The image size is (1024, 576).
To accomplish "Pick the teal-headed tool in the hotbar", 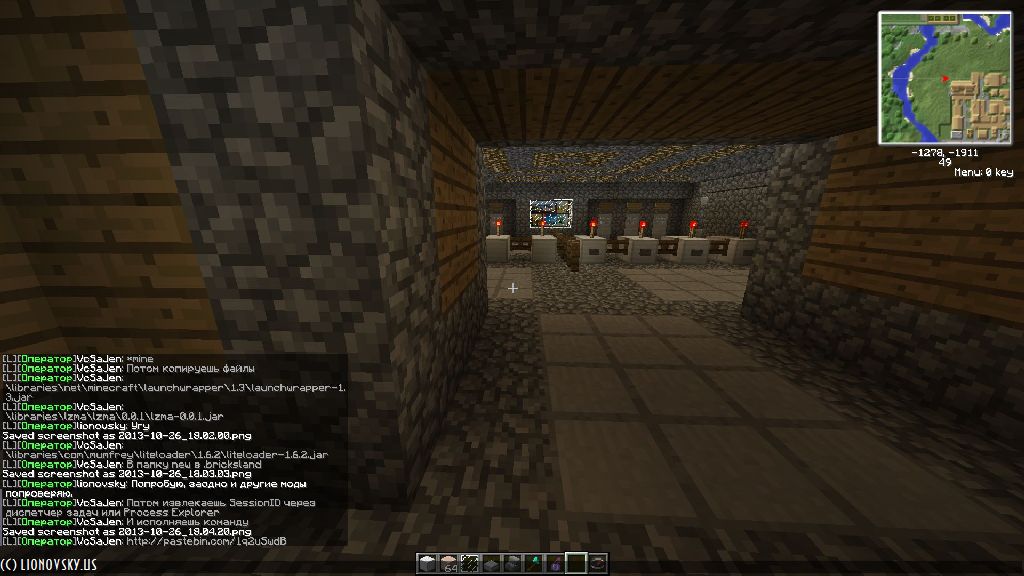I will click(534, 563).
